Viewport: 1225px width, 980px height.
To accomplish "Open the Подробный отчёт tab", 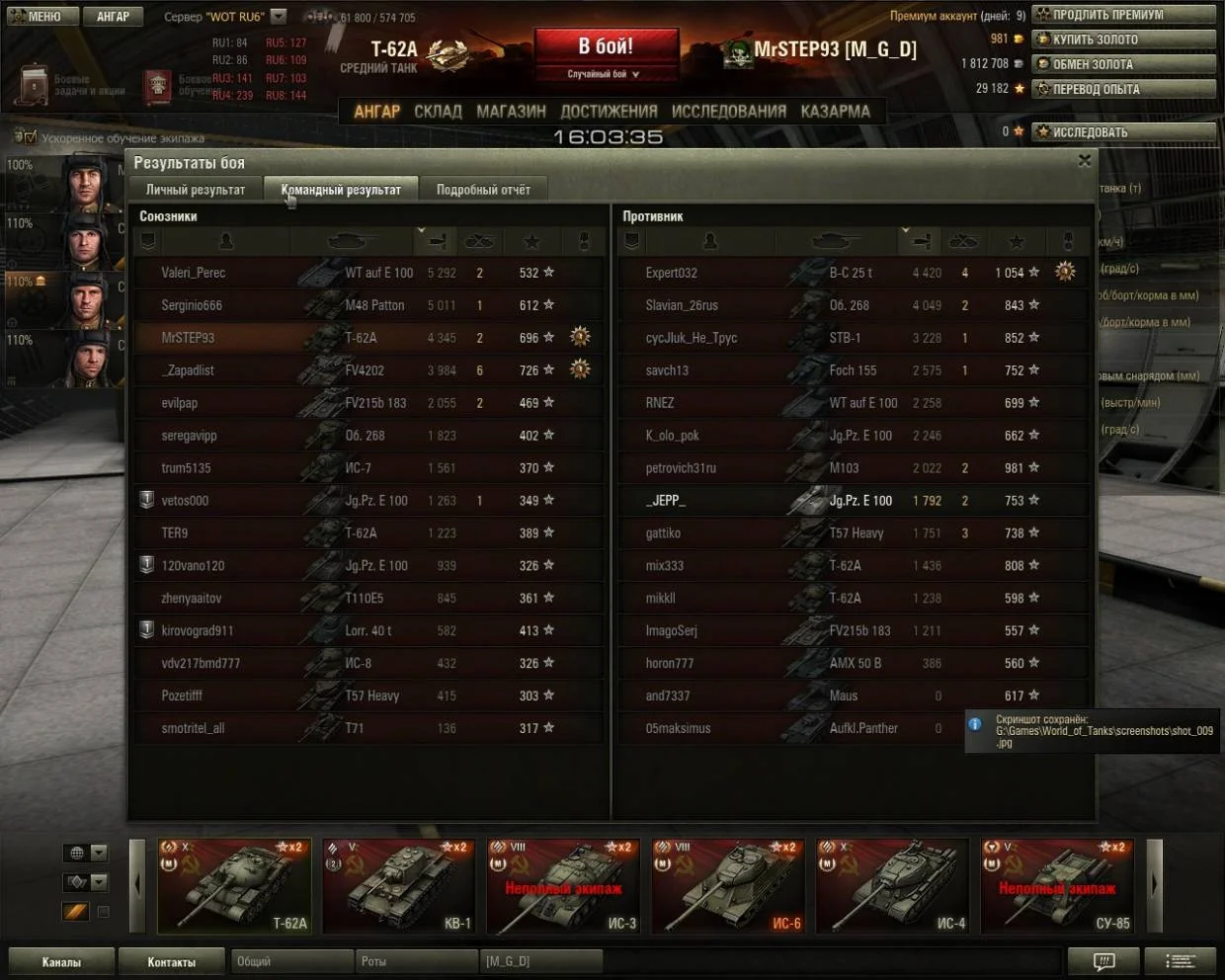I will [483, 190].
